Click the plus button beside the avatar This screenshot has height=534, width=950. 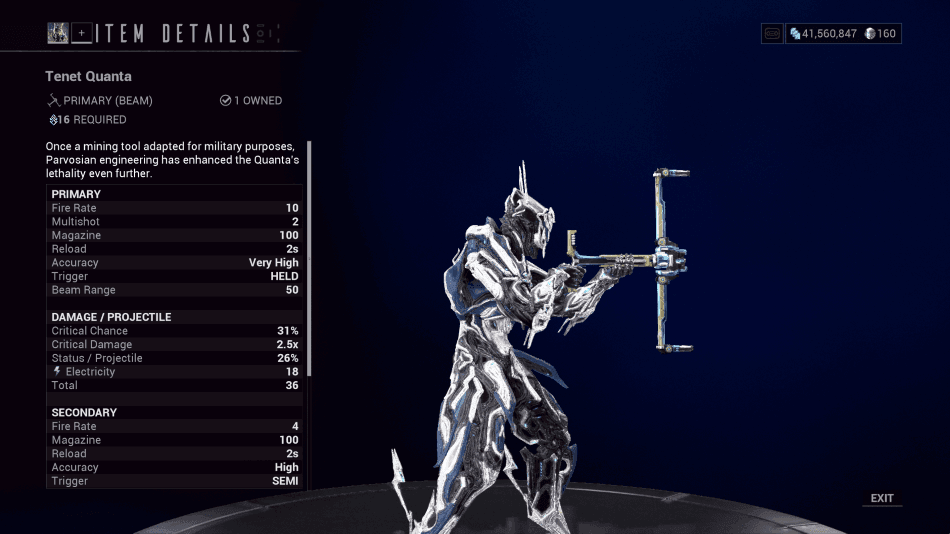coord(82,33)
